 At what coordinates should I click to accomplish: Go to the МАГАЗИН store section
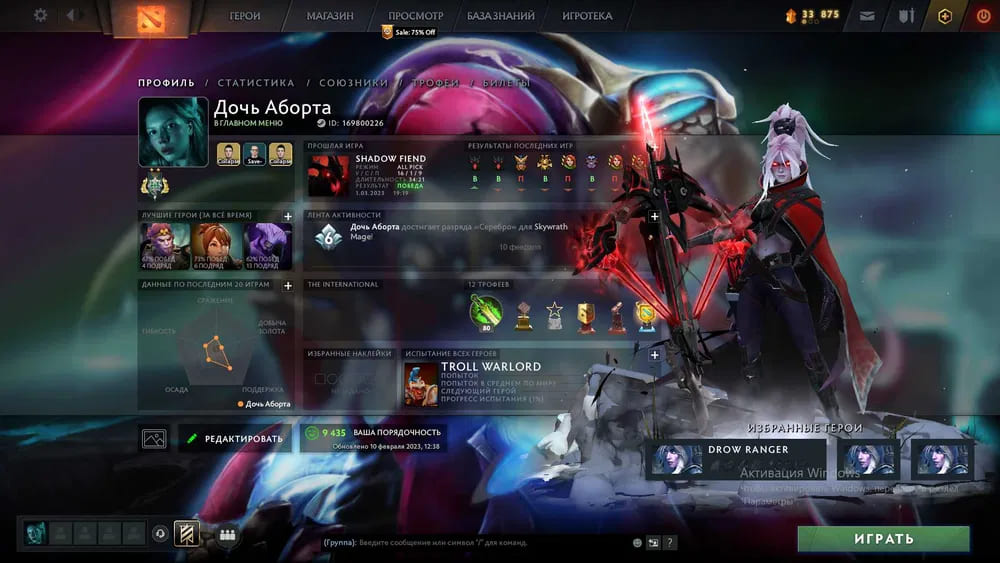click(x=330, y=16)
